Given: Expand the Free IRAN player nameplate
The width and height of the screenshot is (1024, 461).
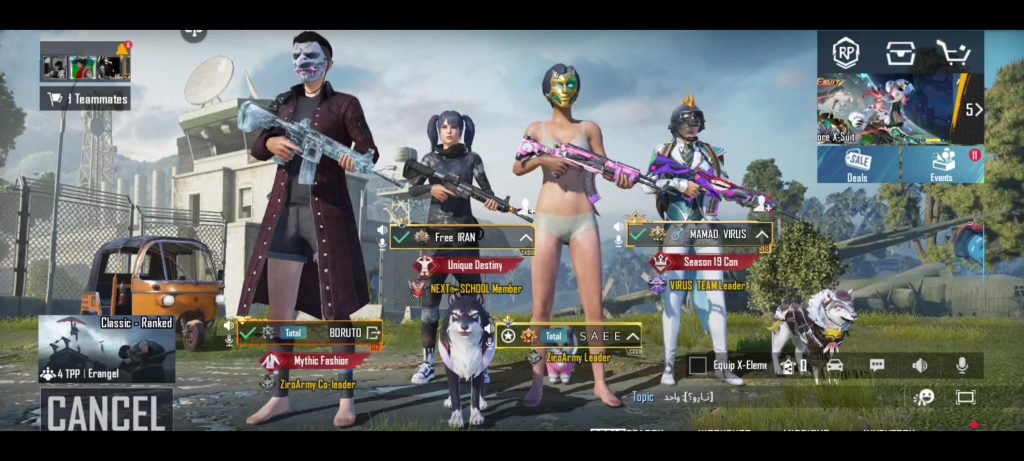Looking at the screenshot, I should tap(523, 237).
